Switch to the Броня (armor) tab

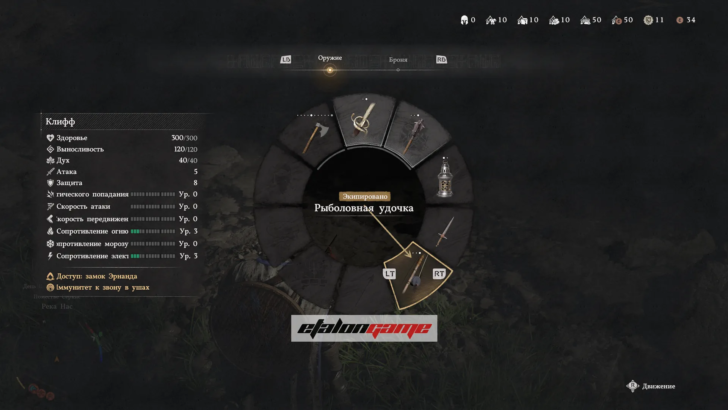(x=398, y=60)
